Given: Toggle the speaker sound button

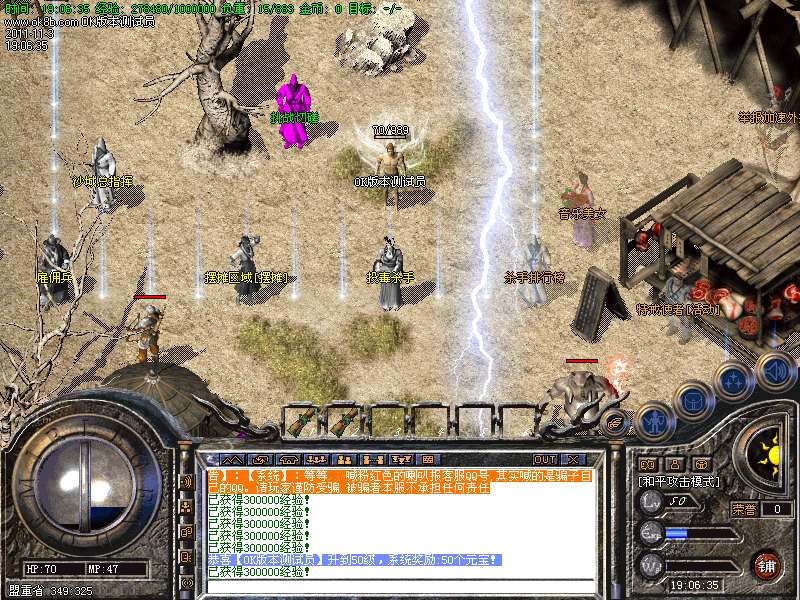Looking at the screenshot, I should [x=776, y=371].
